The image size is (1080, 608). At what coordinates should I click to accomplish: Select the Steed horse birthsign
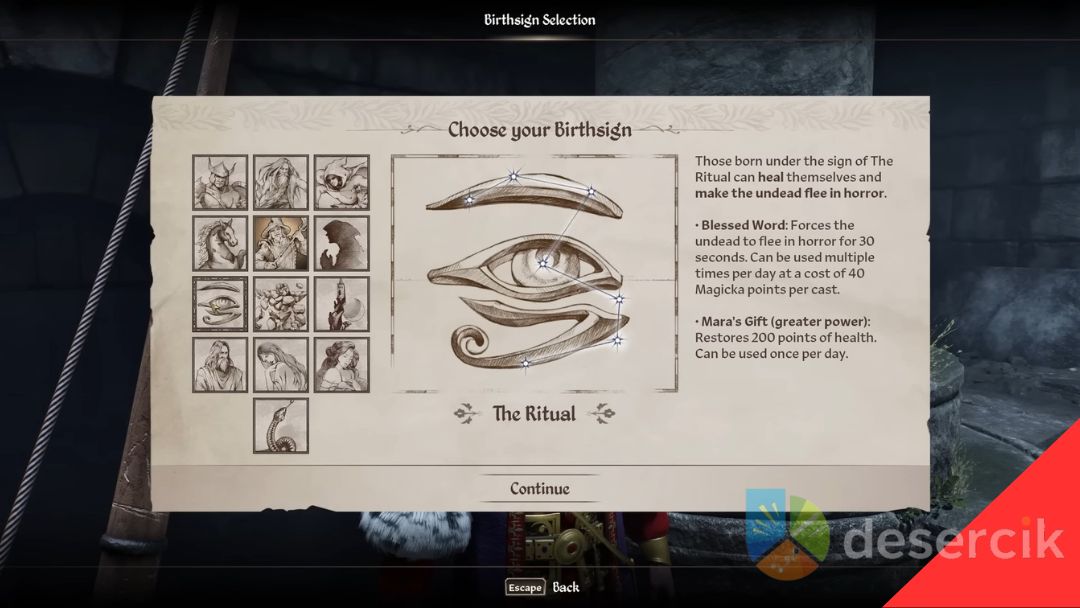(220, 243)
